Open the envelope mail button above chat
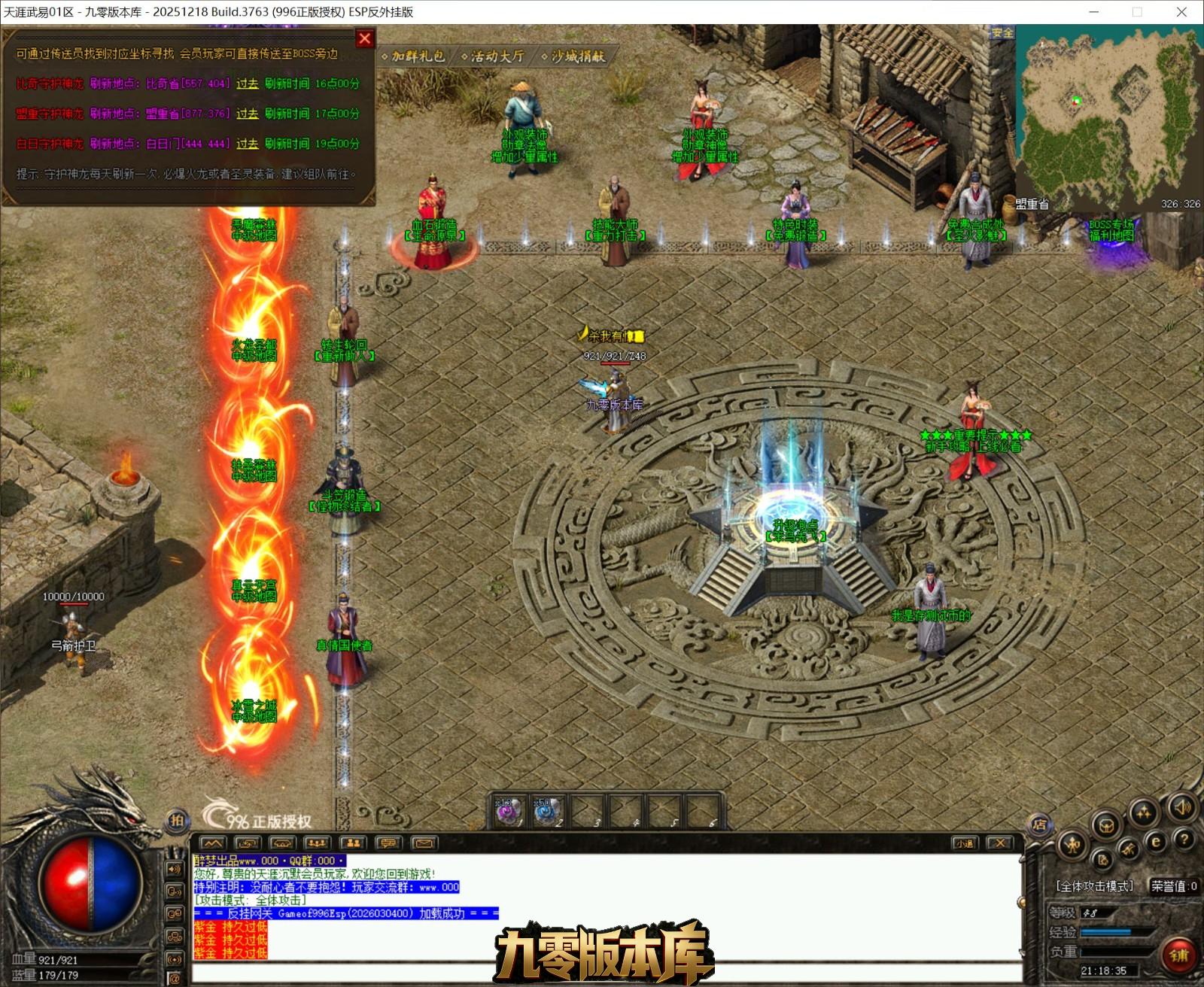This screenshot has height=987, width=1204. (x=423, y=843)
